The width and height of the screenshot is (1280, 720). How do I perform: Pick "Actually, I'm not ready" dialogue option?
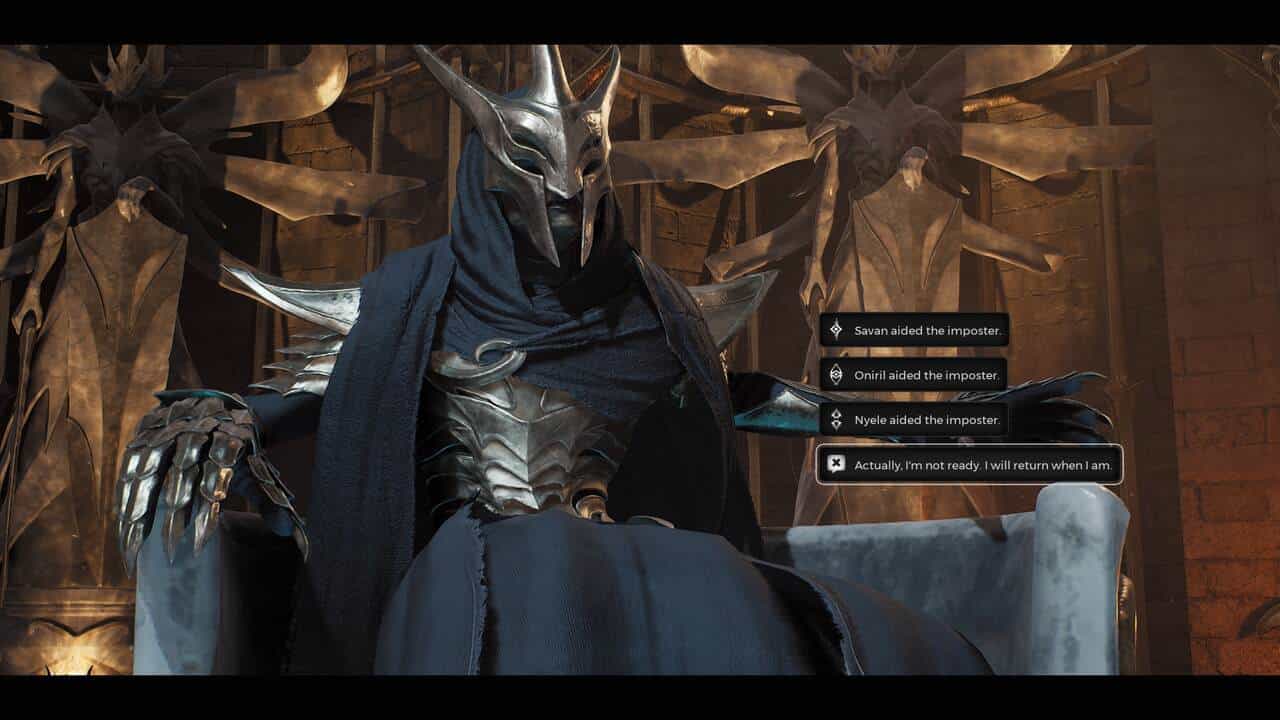(x=969, y=464)
